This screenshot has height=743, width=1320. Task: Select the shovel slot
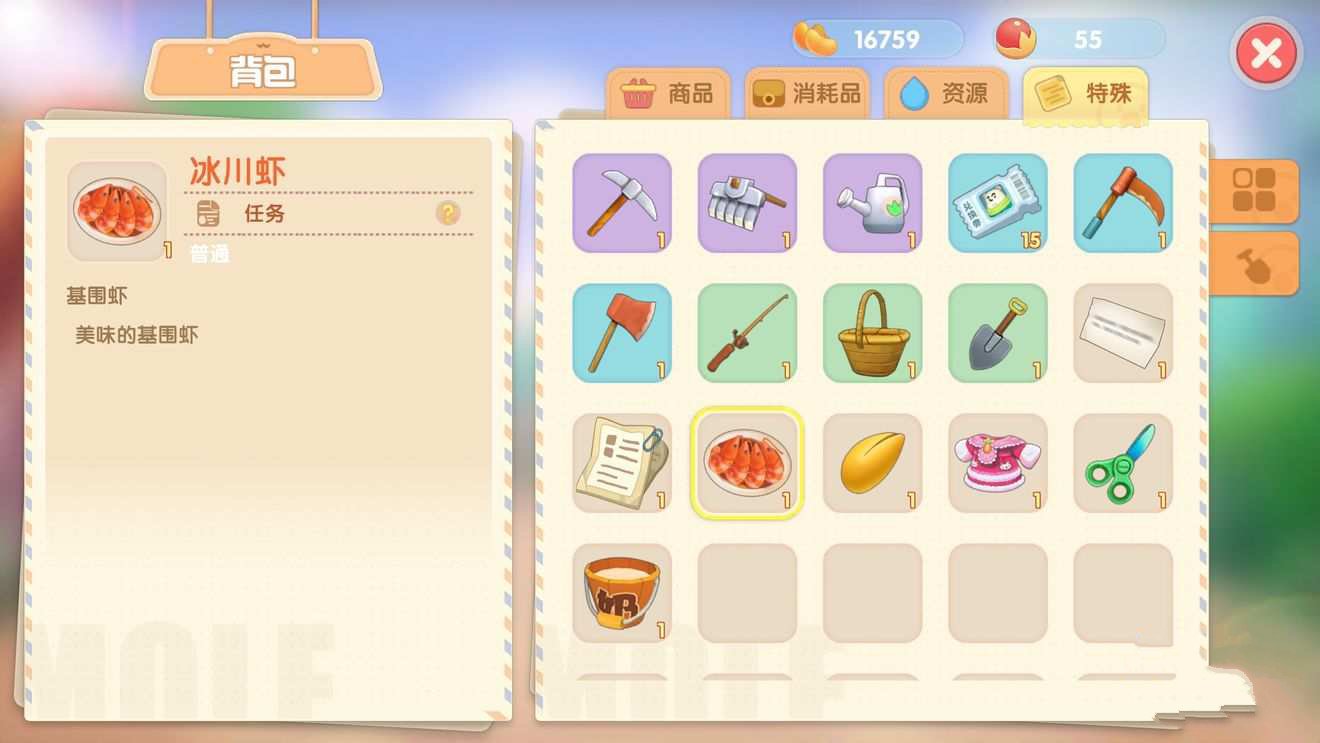(x=997, y=333)
